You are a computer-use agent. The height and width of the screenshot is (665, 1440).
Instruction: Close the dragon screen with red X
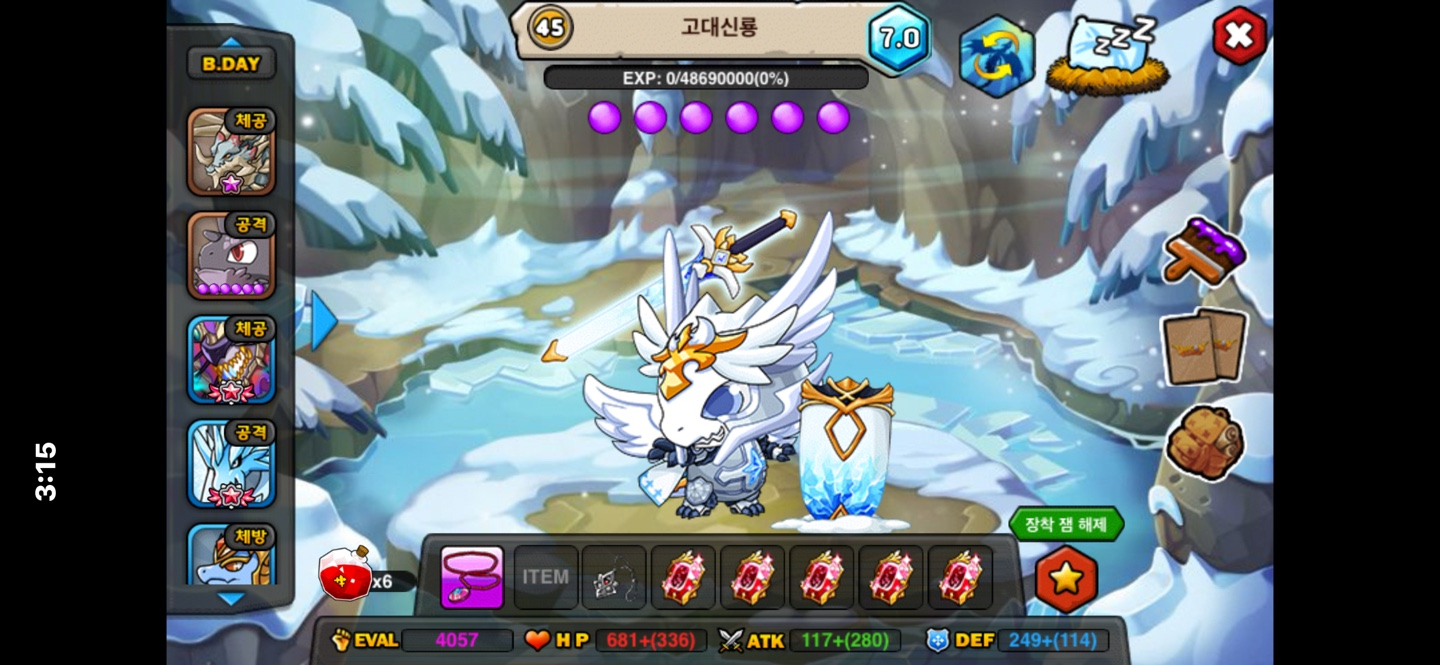point(1239,36)
